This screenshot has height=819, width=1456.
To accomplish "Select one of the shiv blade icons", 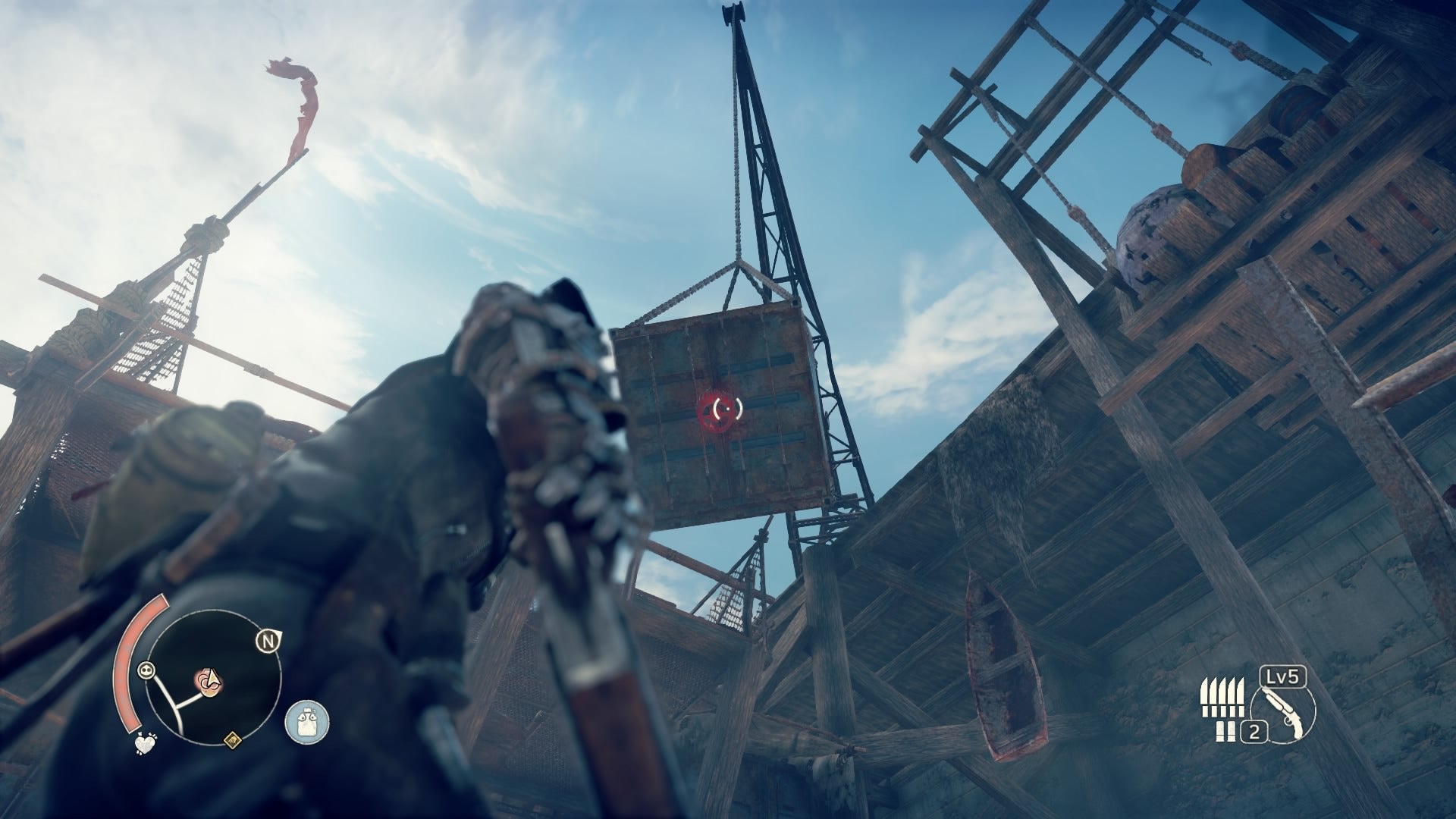I will (x=1222, y=694).
